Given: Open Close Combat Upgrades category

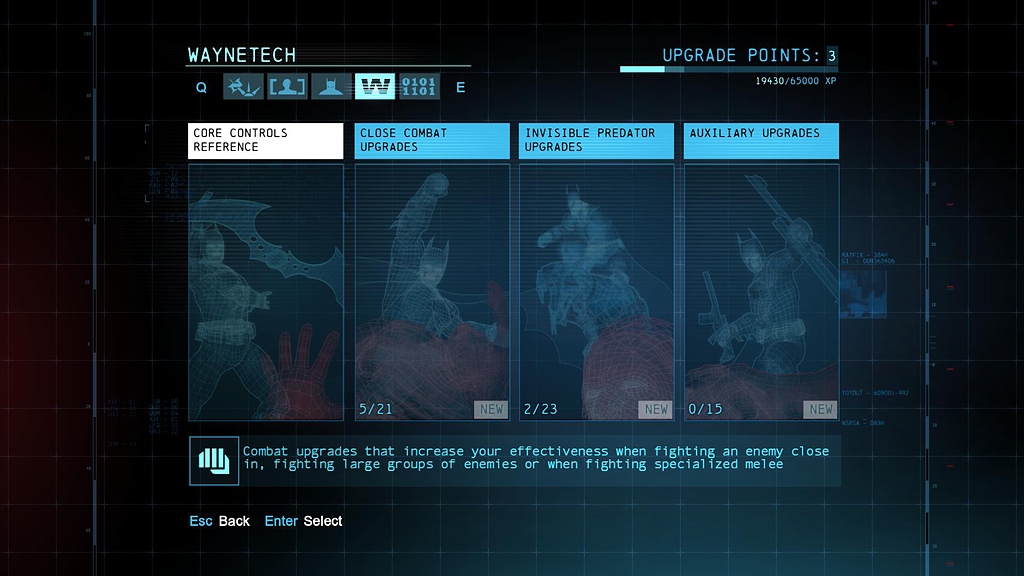Looking at the screenshot, I should pyautogui.click(x=432, y=141).
